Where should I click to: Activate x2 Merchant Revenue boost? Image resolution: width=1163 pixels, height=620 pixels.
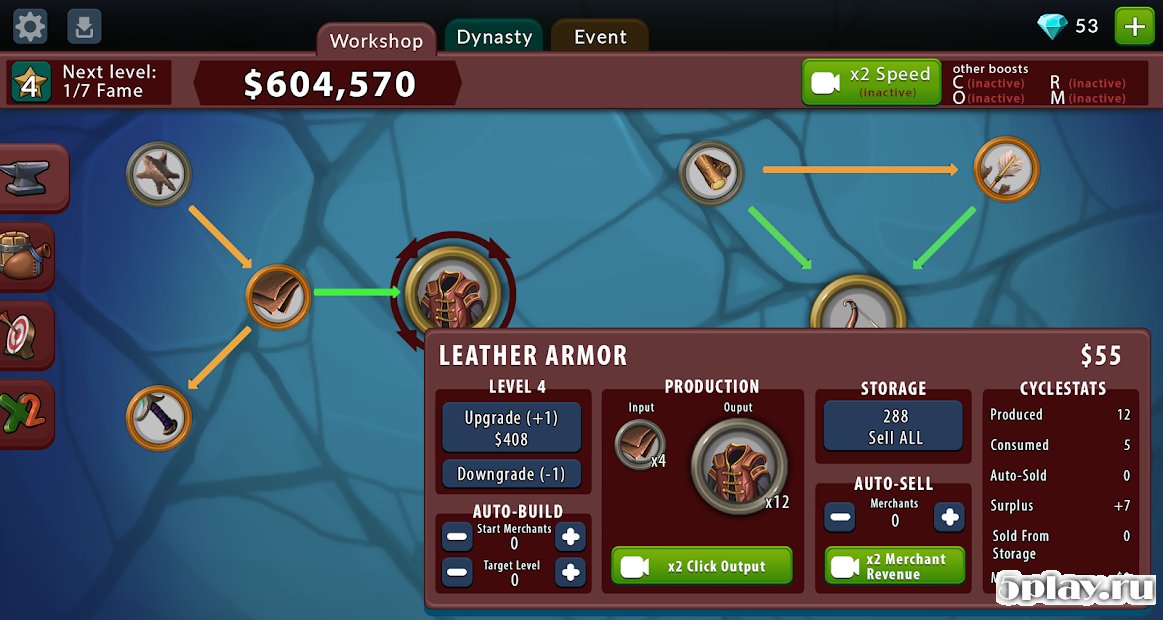coord(894,566)
